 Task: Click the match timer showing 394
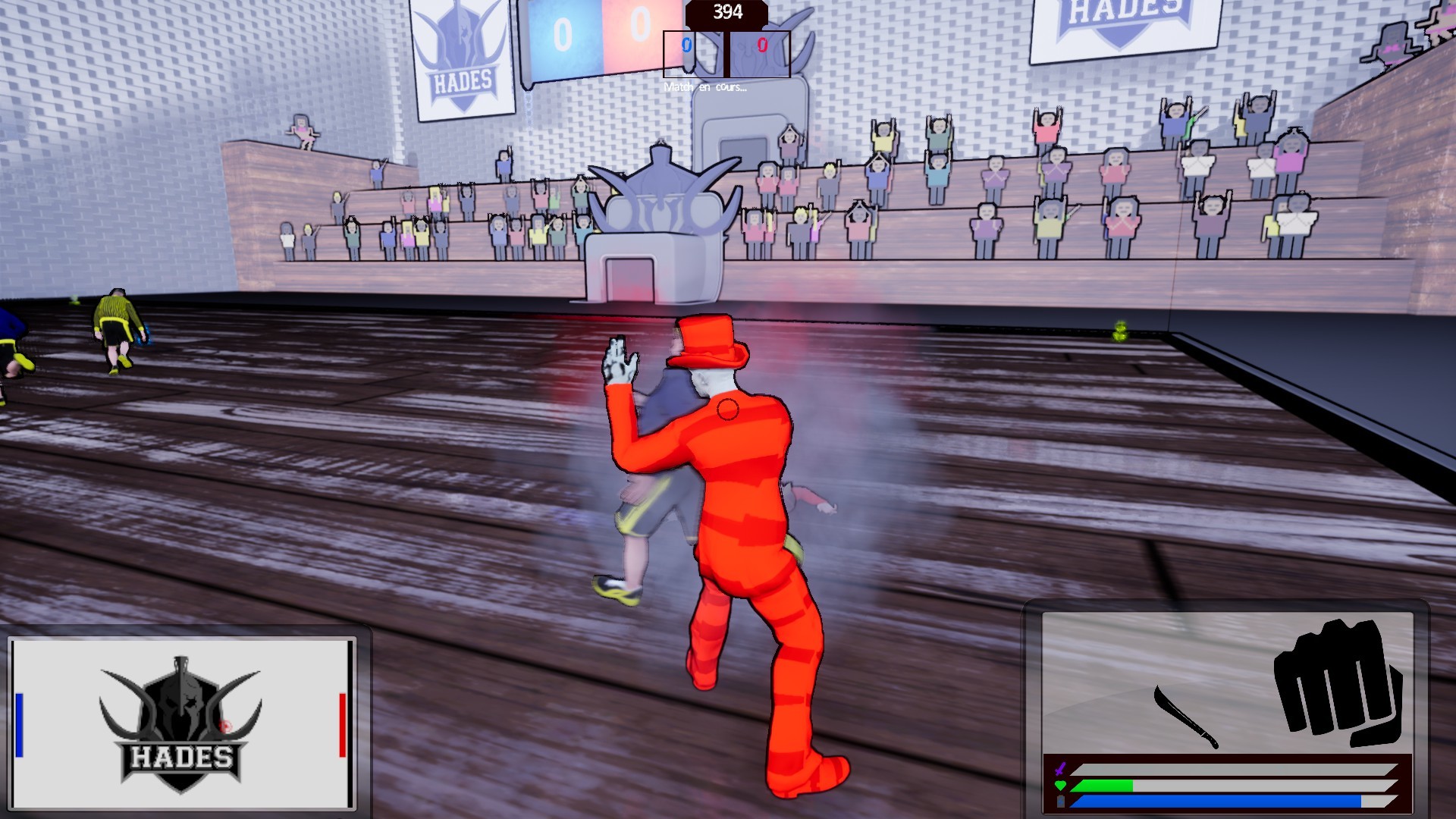point(728,11)
